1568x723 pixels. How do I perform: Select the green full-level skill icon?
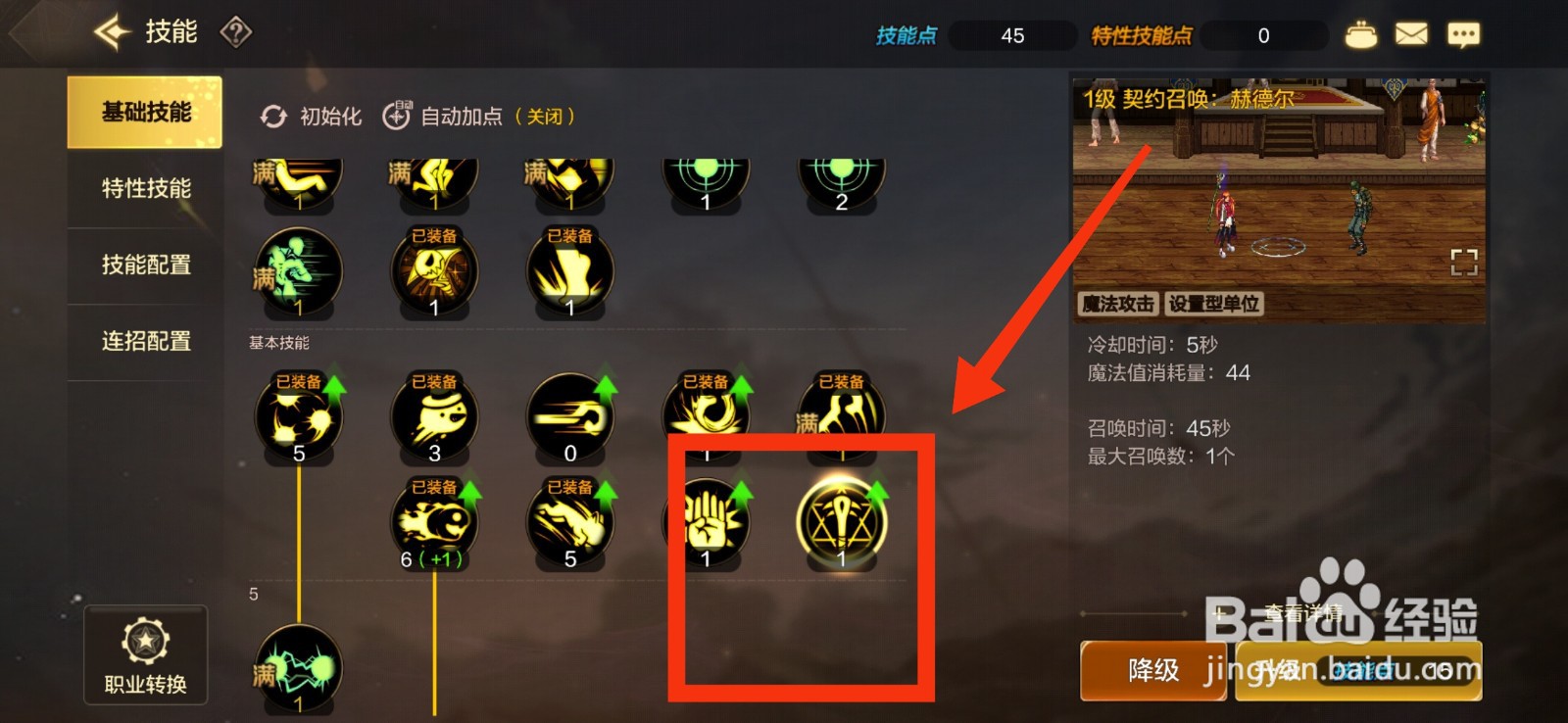click(296, 269)
